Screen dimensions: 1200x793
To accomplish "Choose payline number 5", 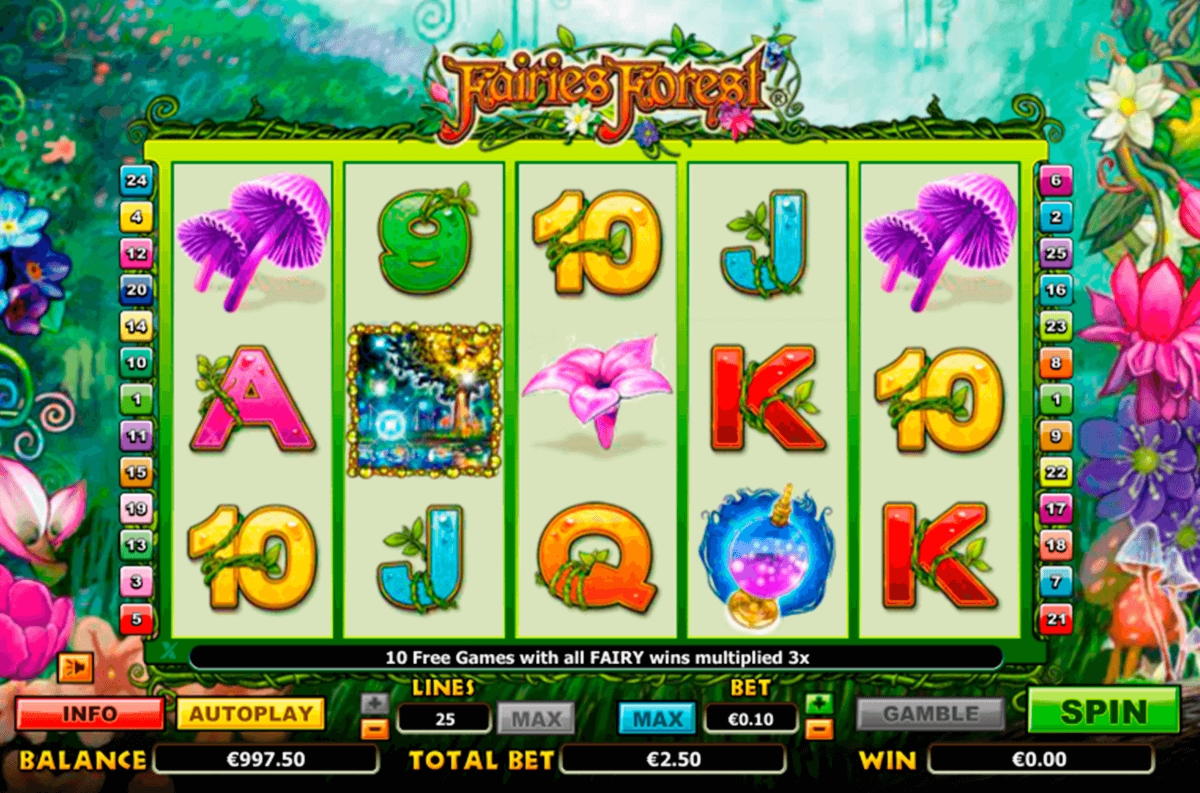I will tap(135, 617).
